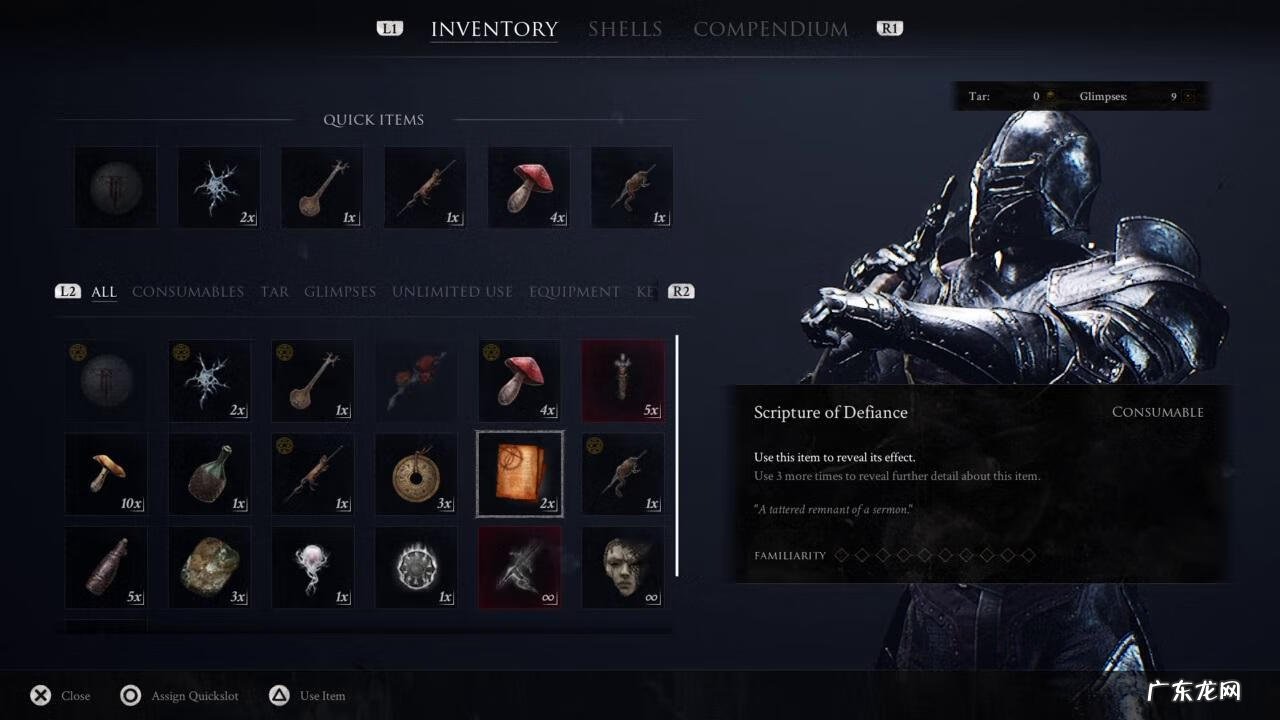The height and width of the screenshot is (720, 1280).
Task: Open the Compendium tab
Action: pyautogui.click(x=770, y=29)
